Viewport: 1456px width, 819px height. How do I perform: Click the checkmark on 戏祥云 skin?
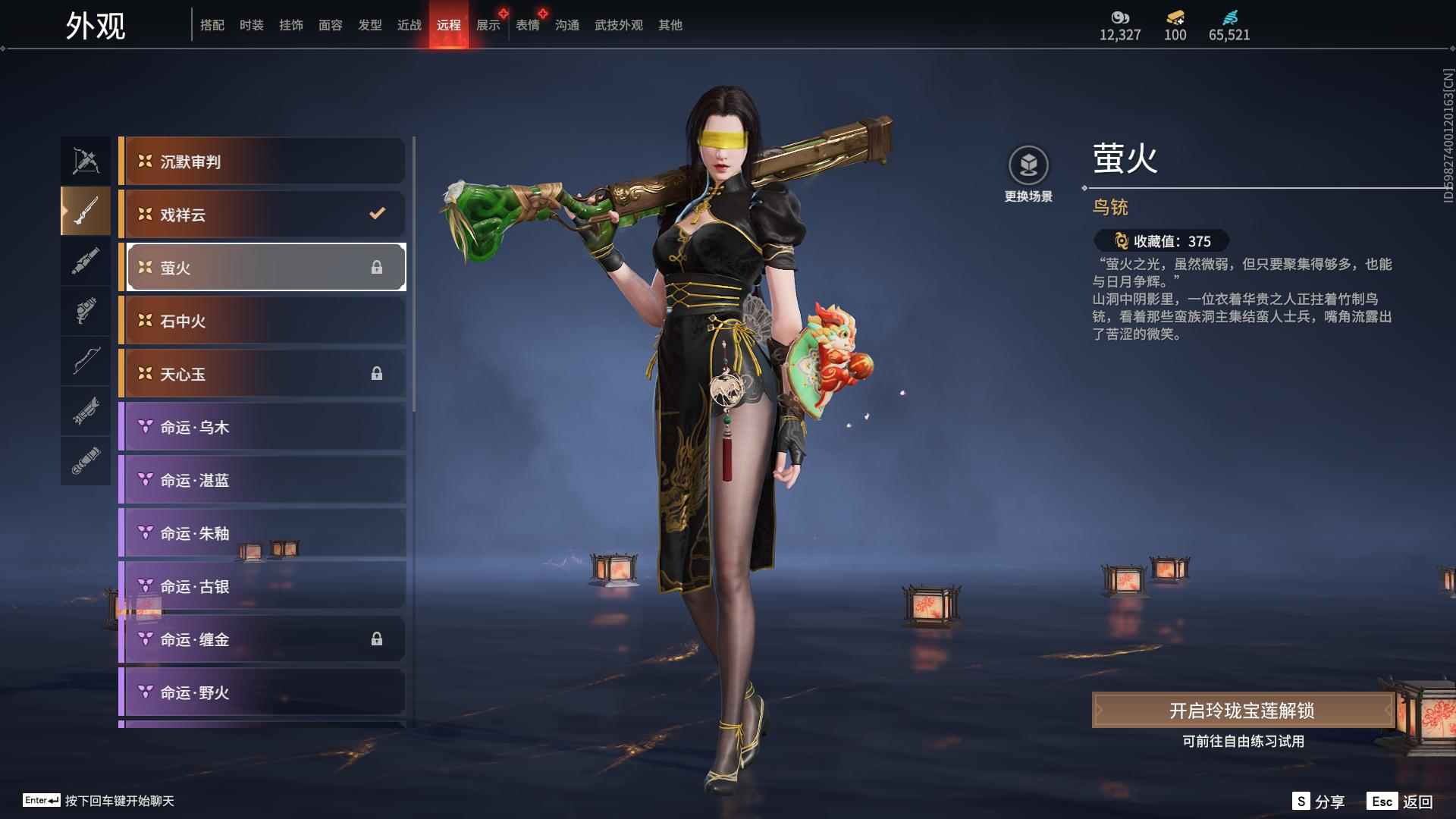(x=377, y=214)
